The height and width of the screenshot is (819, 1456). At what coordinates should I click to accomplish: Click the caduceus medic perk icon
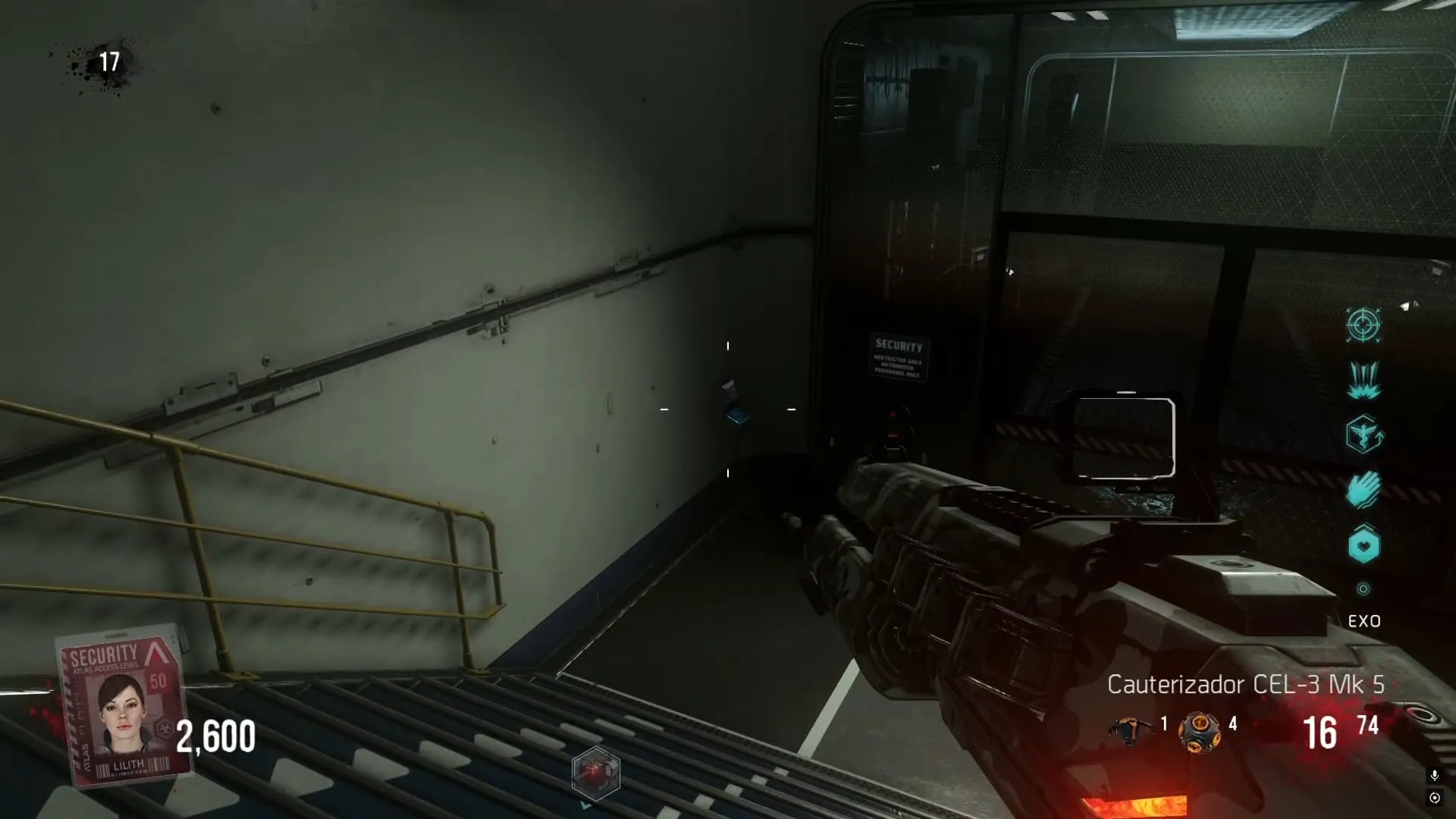coord(1363,435)
